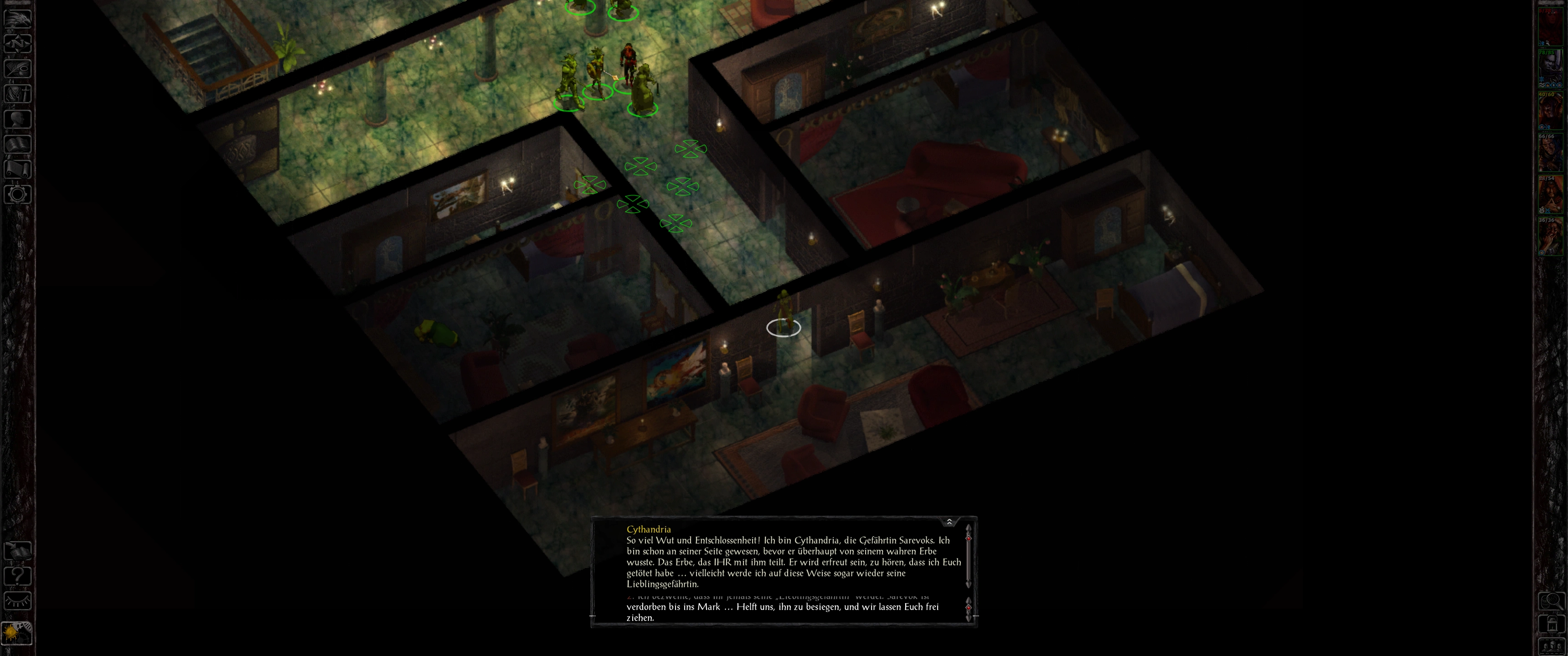Viewport: 1568px width, 656px height.
Task: Click the reply list scrollbar gem
Action: point(969,607)
